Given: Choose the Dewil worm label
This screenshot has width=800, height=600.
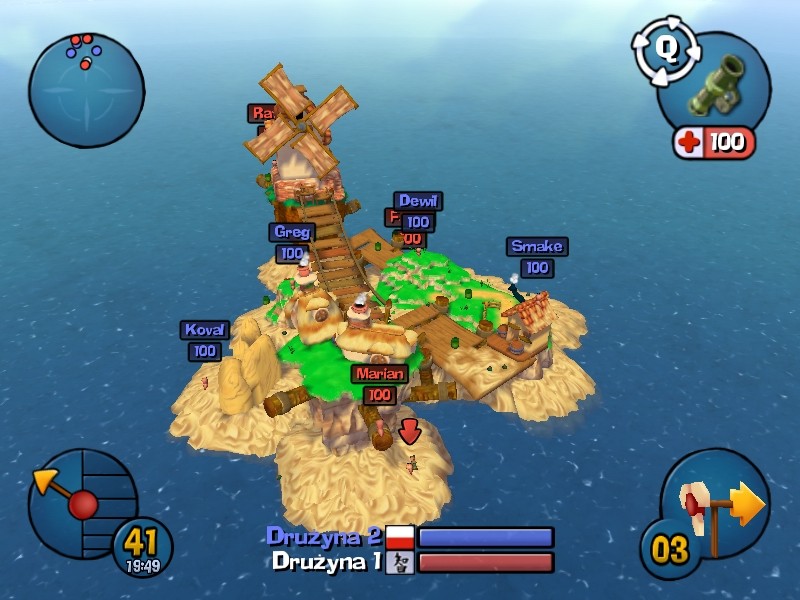Looking at the screenshot, I should pyautogui.click(x=417, y=201).
